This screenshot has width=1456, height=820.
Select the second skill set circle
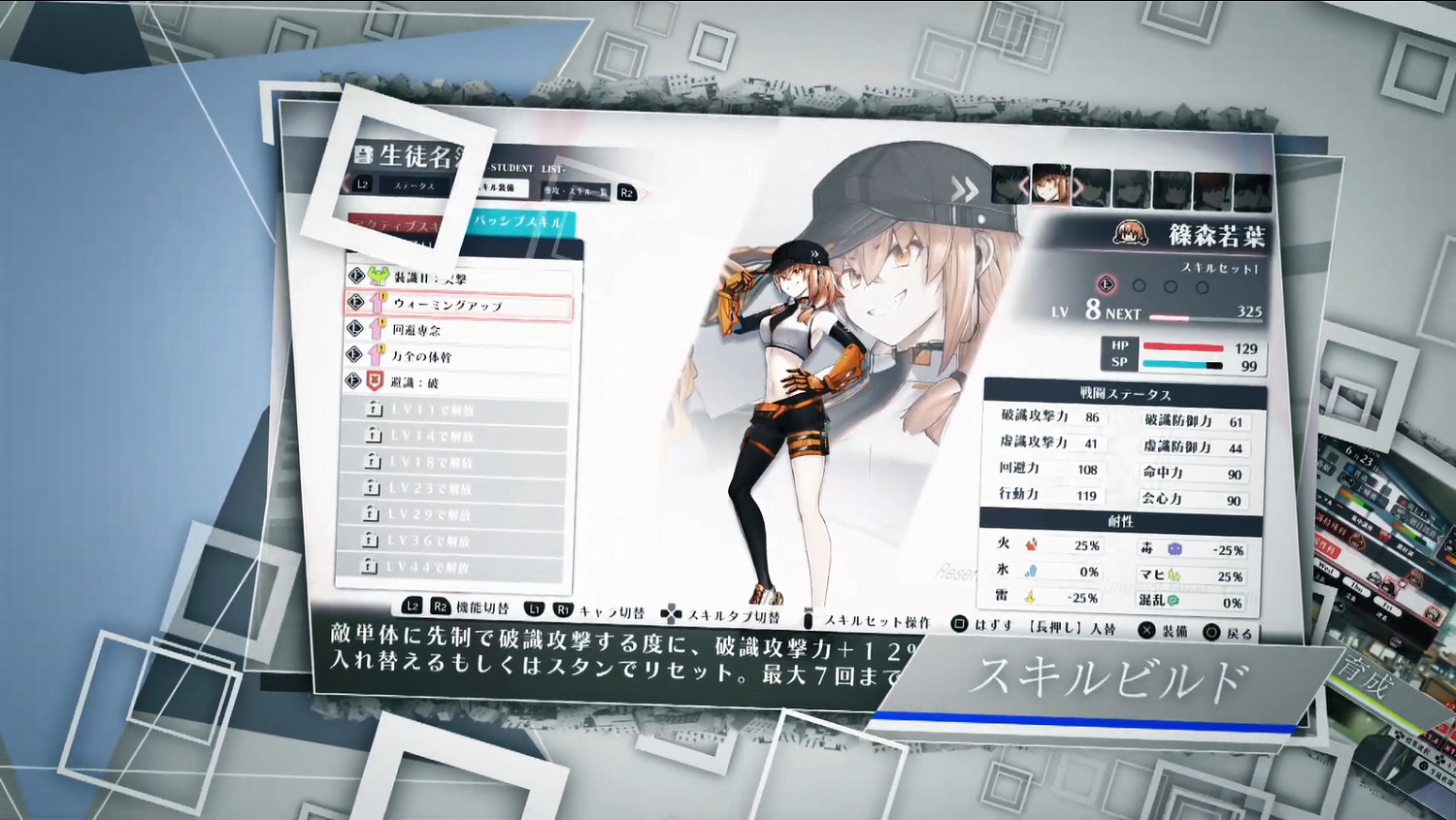click(x=1138, y=285)
